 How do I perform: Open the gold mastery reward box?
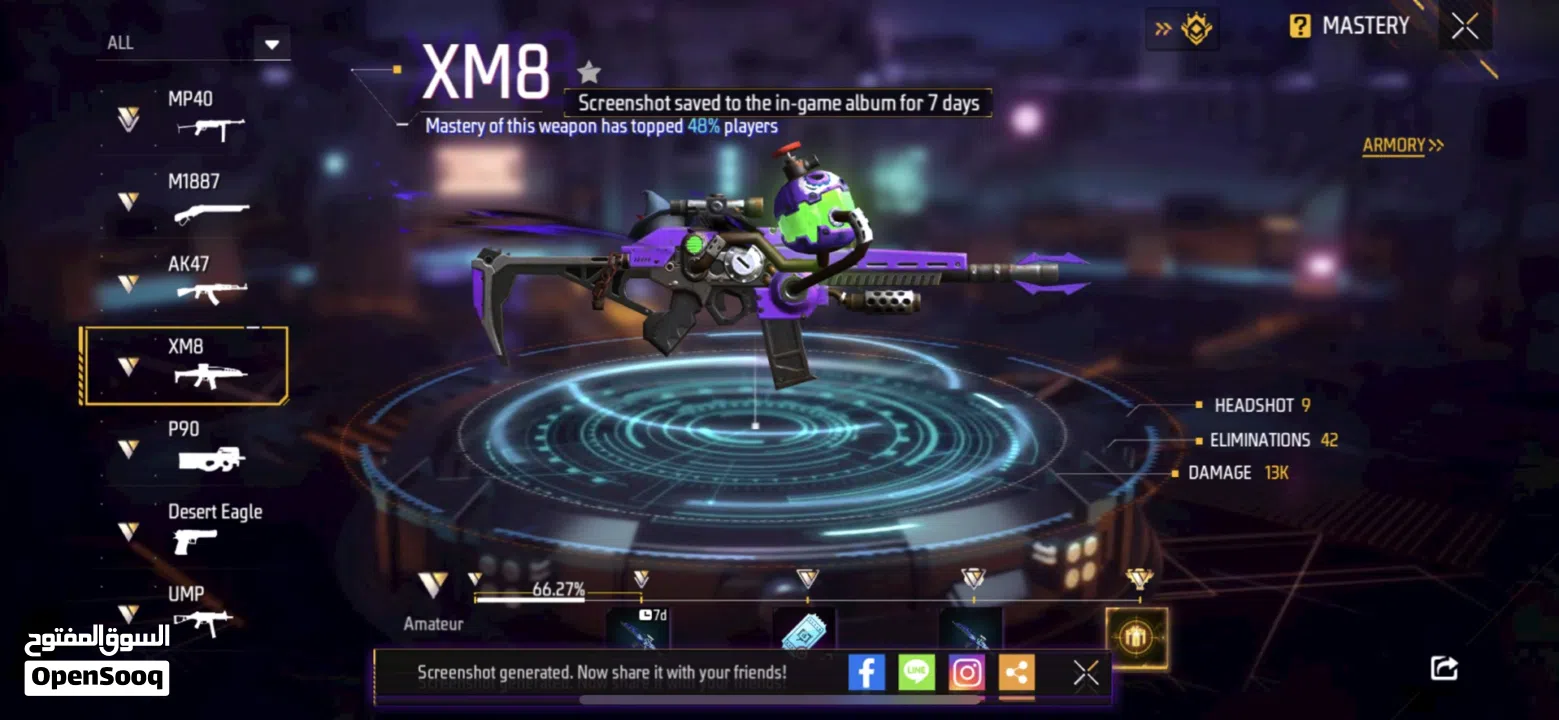click(x=1136, y=637)
